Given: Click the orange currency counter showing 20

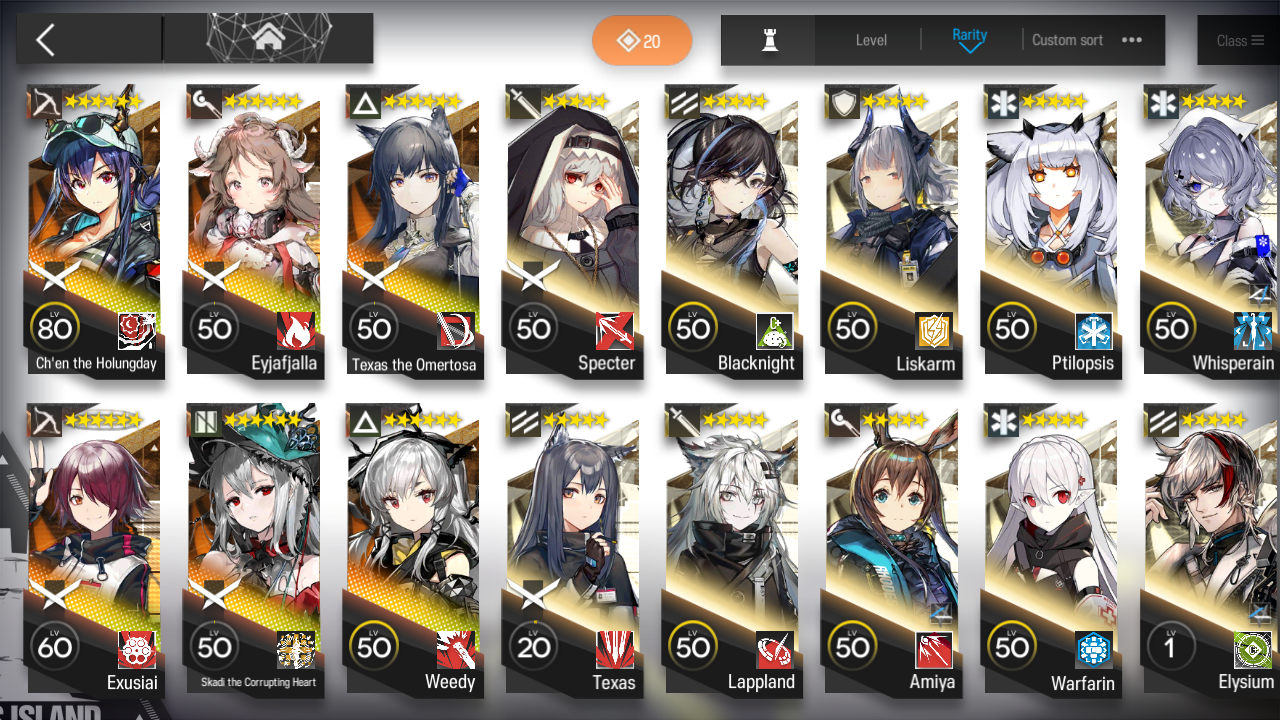Looking at the screenshot, I should tap(641, 40).
